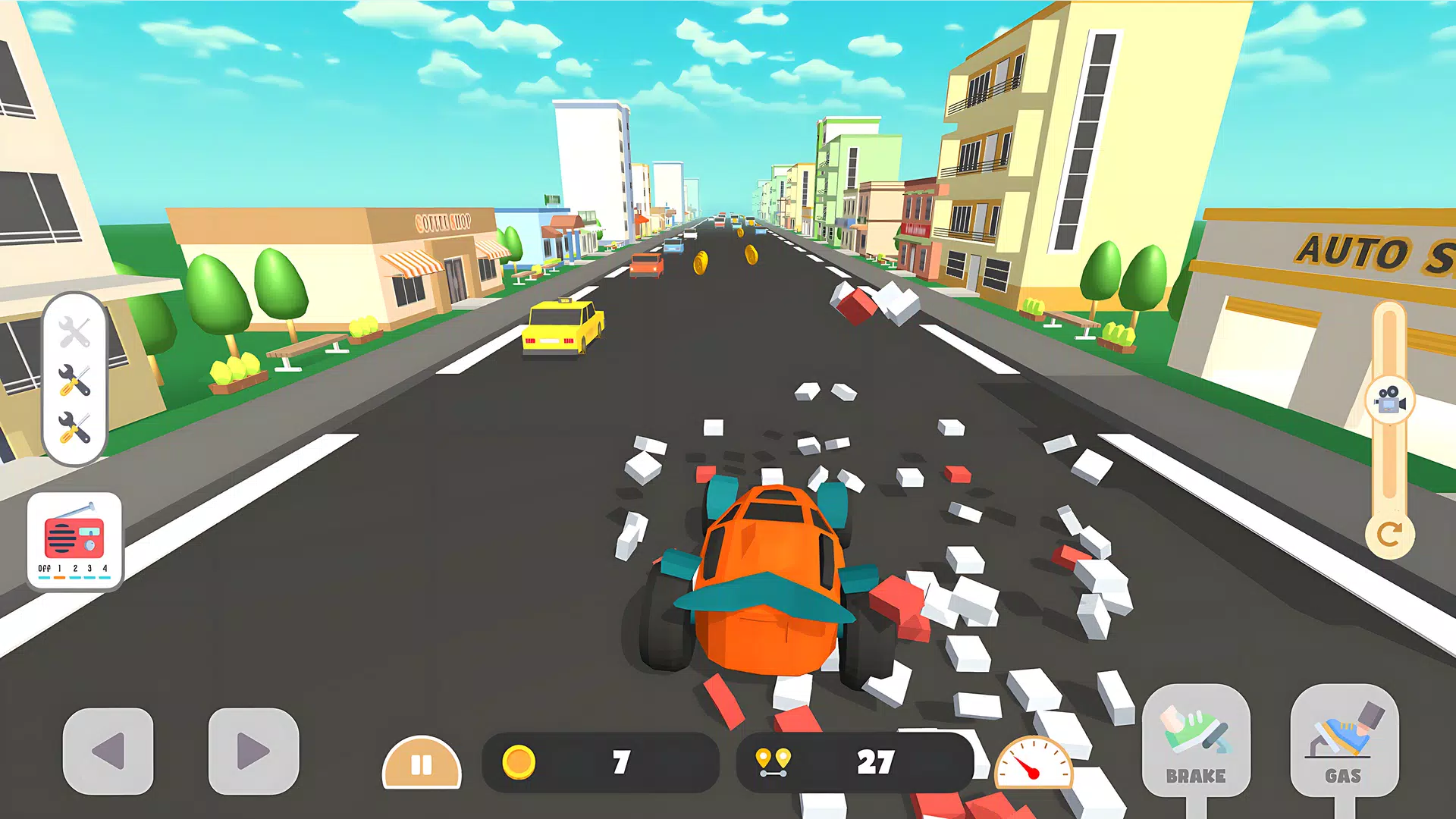Open the red radio control

coord(74,539)
